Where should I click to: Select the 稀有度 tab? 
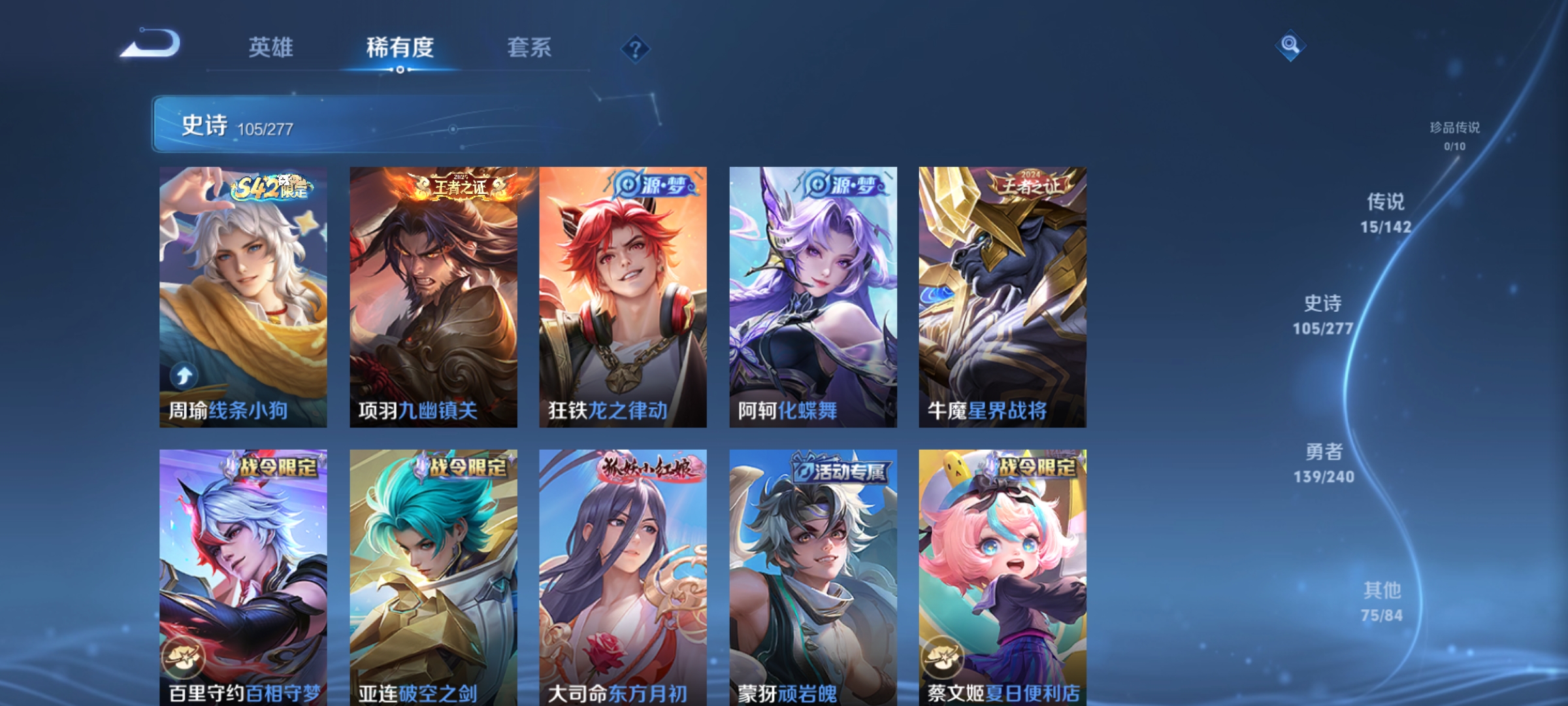400,47
